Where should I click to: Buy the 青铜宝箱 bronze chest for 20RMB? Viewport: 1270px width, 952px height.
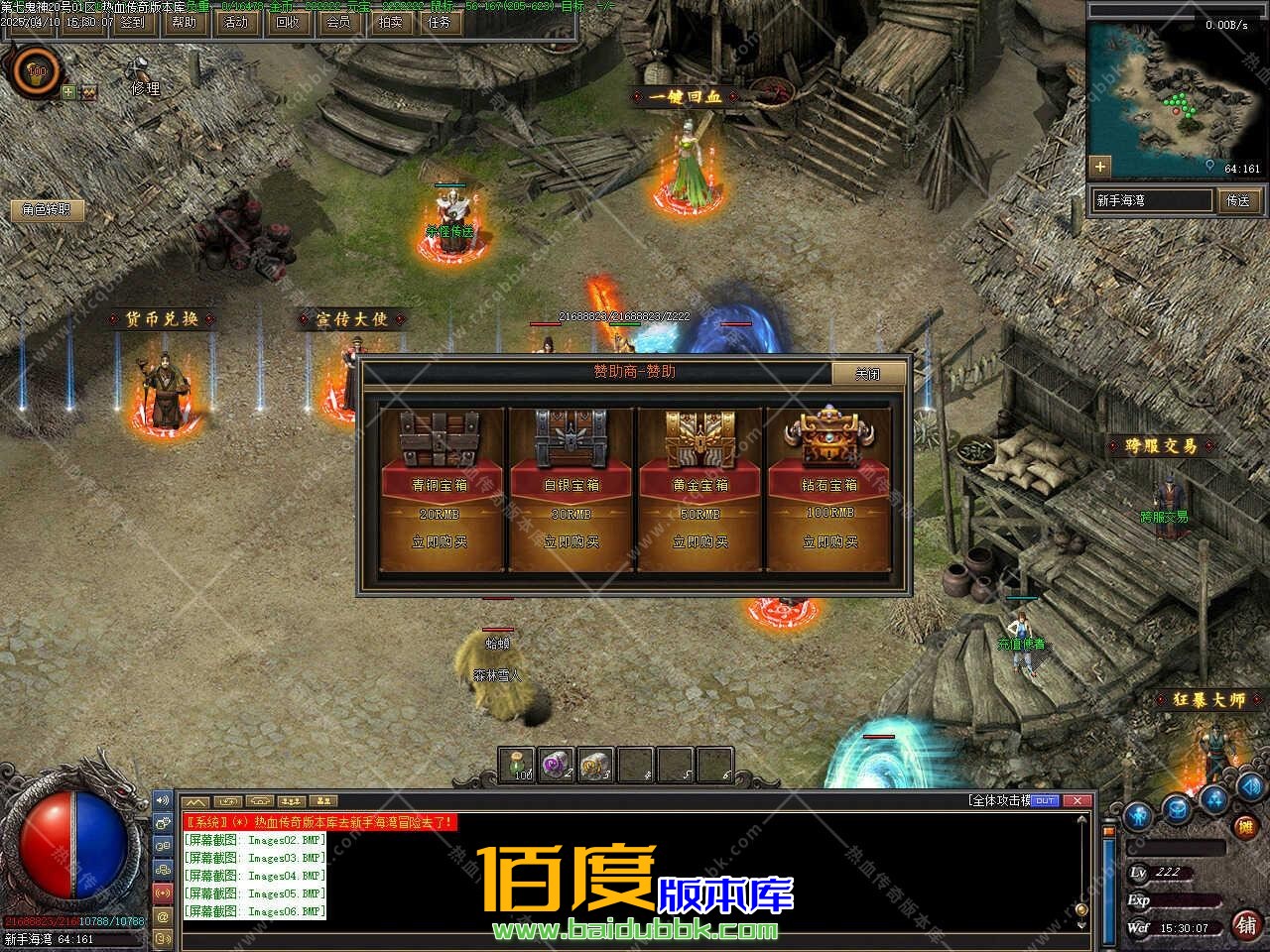[x=440, y=541]
